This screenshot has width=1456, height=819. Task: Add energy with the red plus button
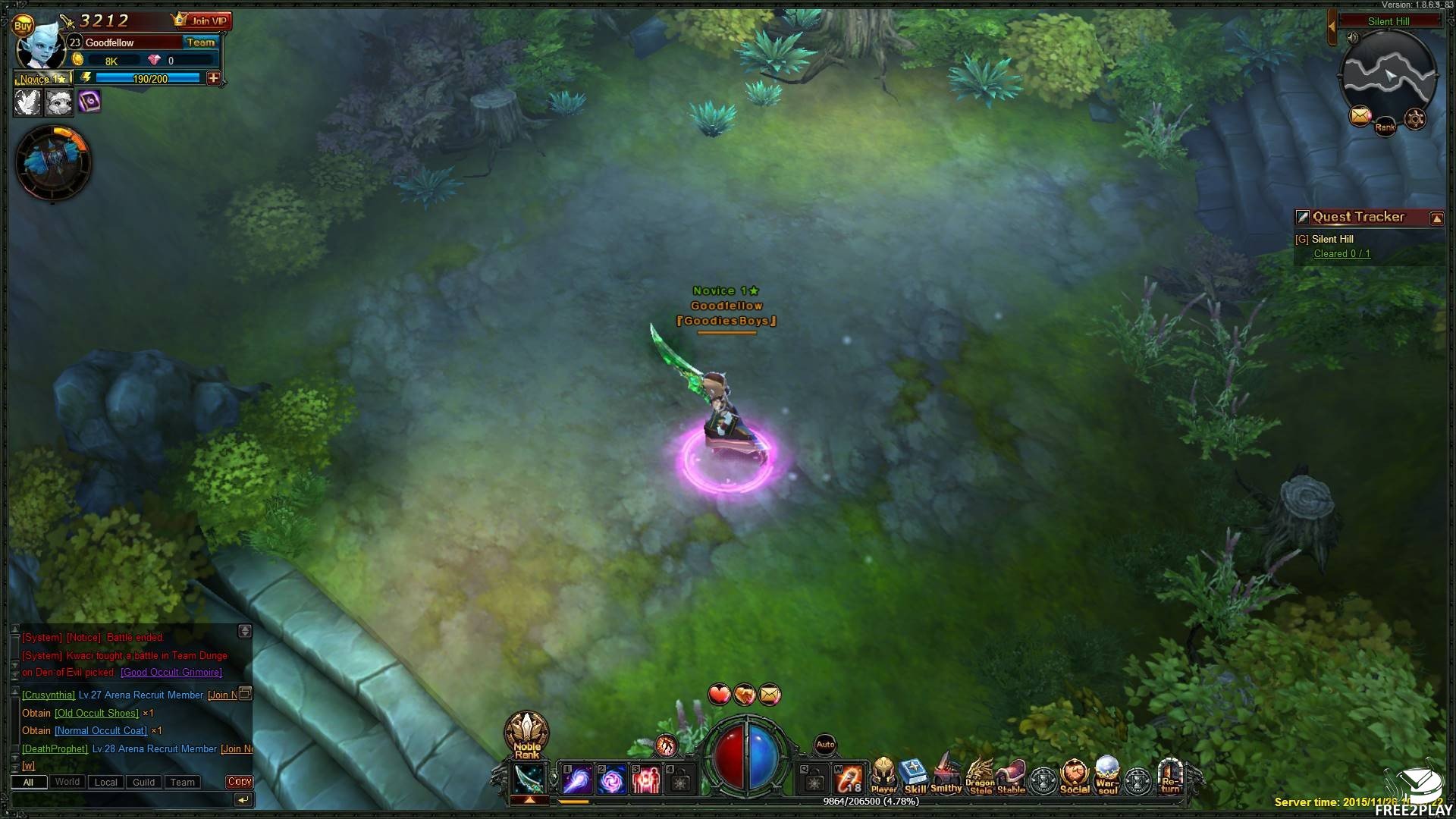point(214,78)
